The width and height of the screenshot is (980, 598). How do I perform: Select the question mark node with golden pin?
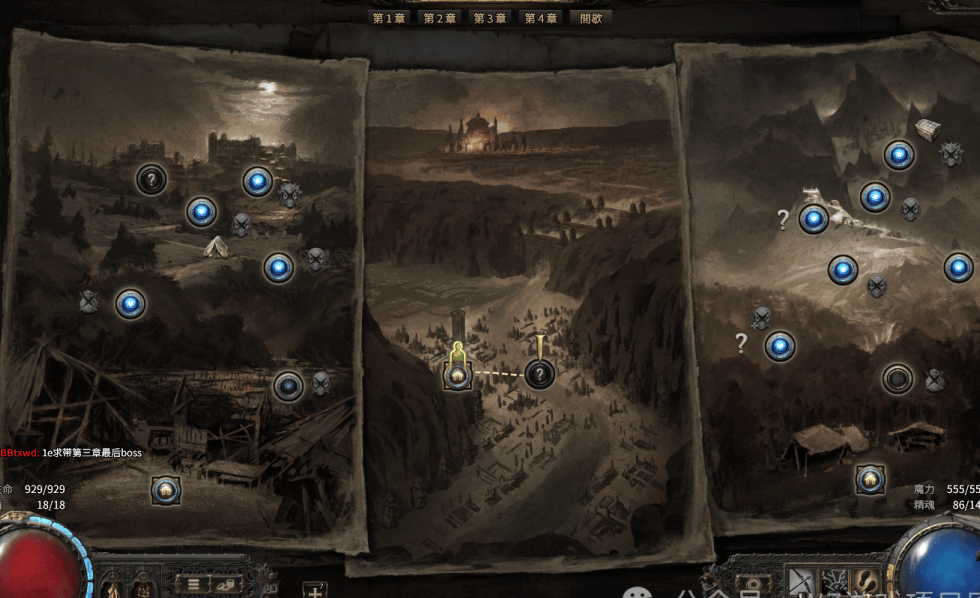point(540,375)
